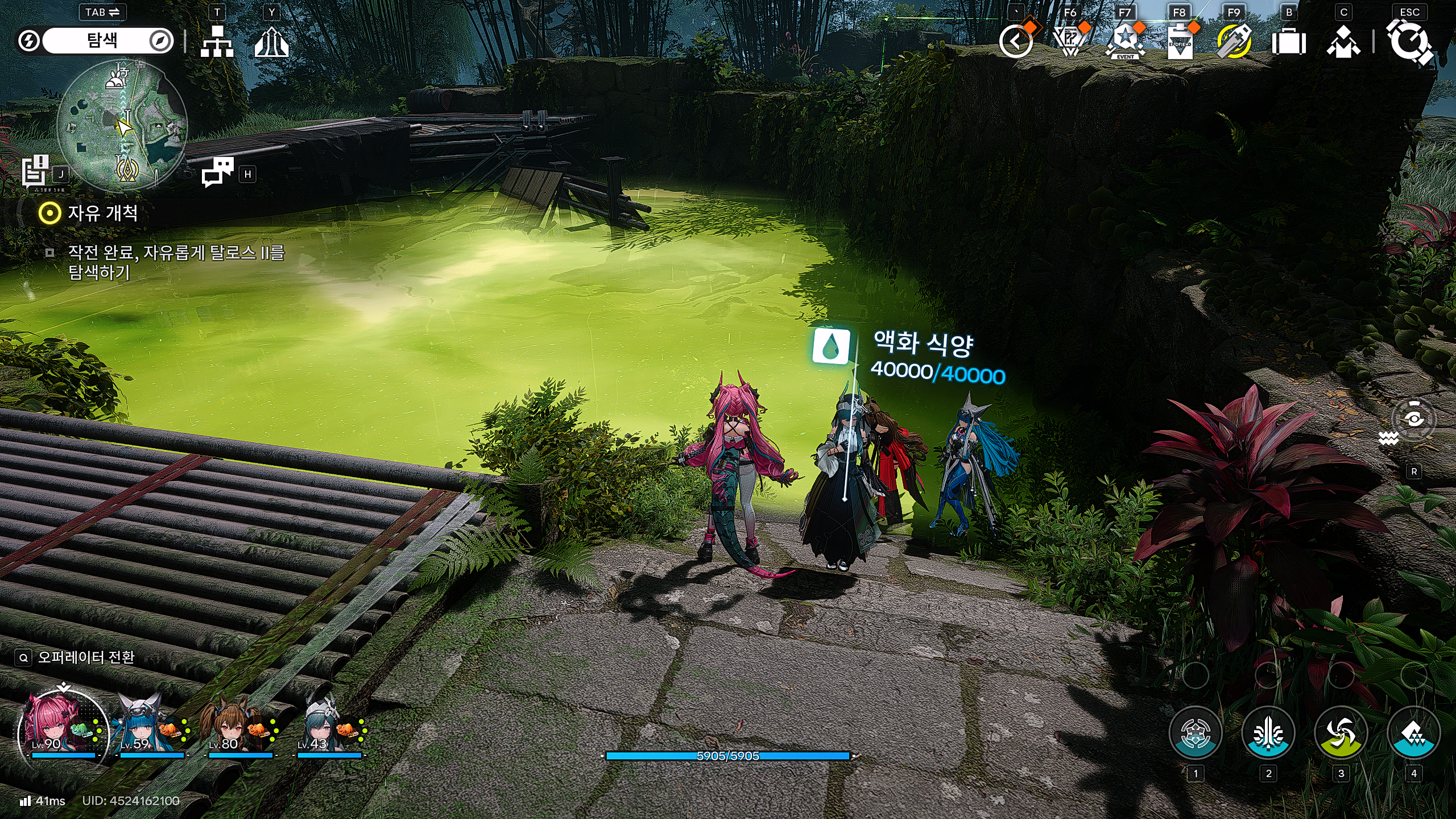Open the circular back-arrow icon
Viewport: 1456px width, 819px height.
[x=1016, y=42]
